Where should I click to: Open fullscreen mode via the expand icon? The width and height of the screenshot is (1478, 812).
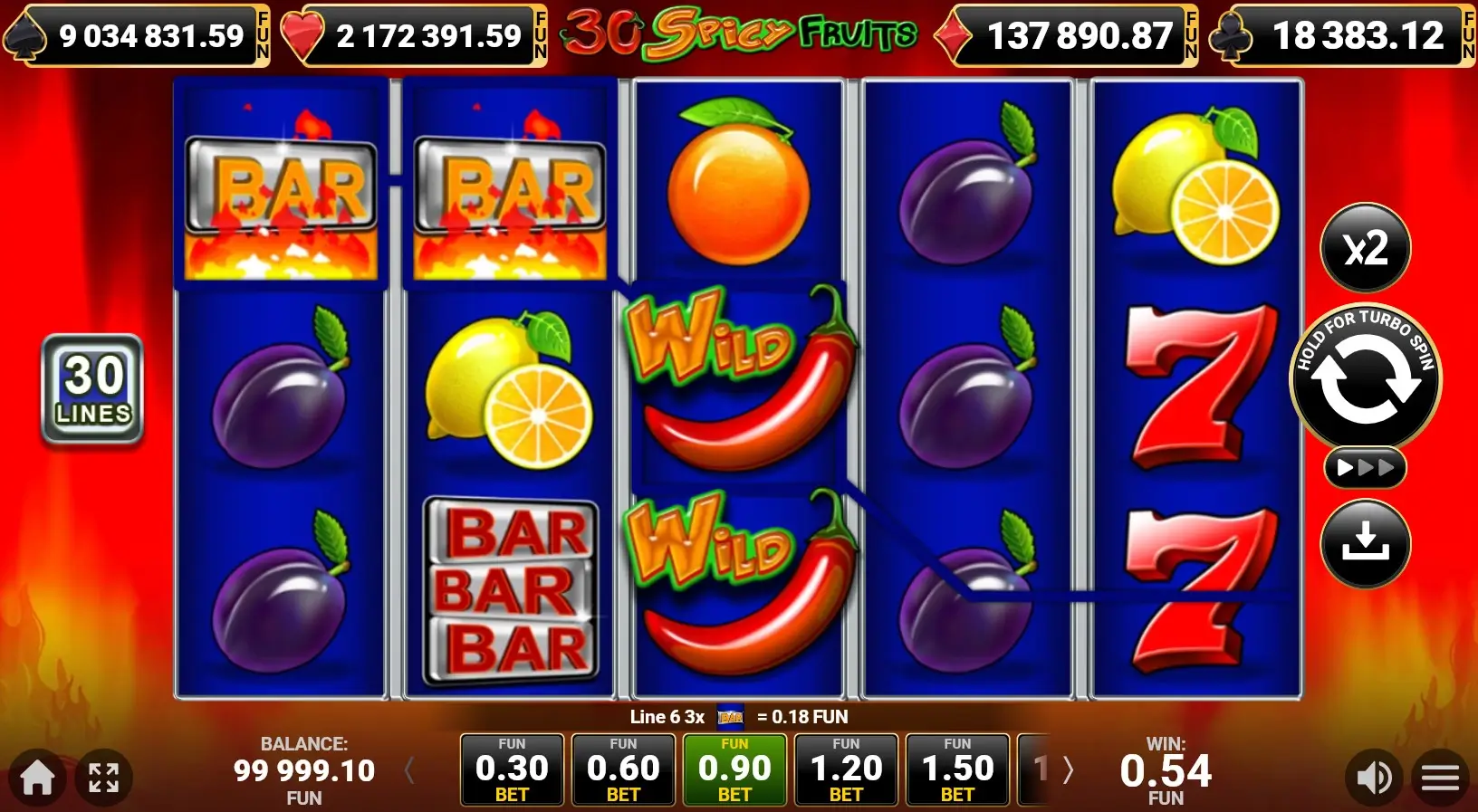(104, 777)
